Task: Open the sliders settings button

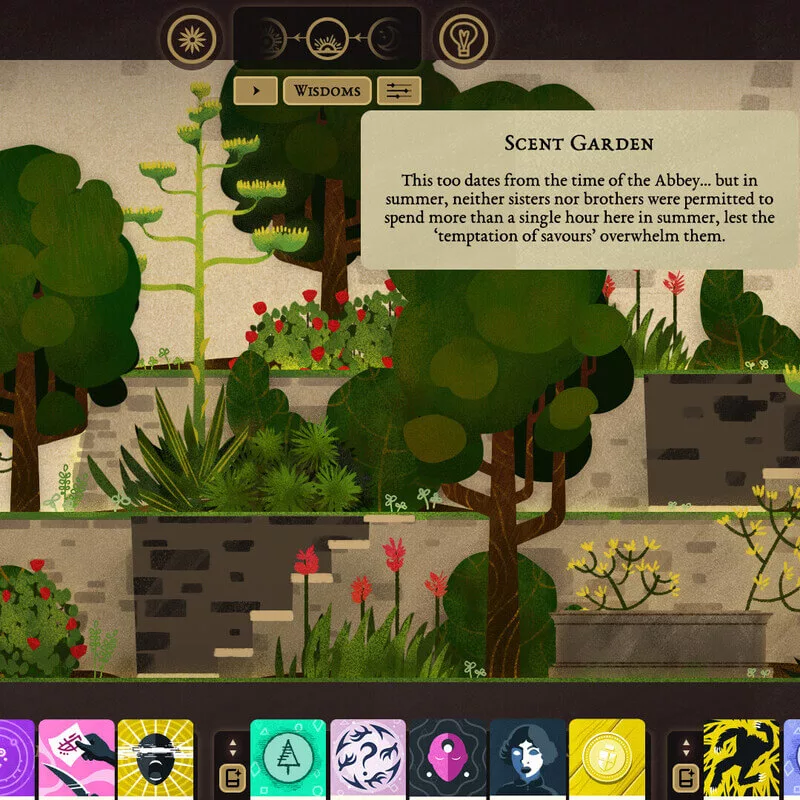Action: click(399, 91)
